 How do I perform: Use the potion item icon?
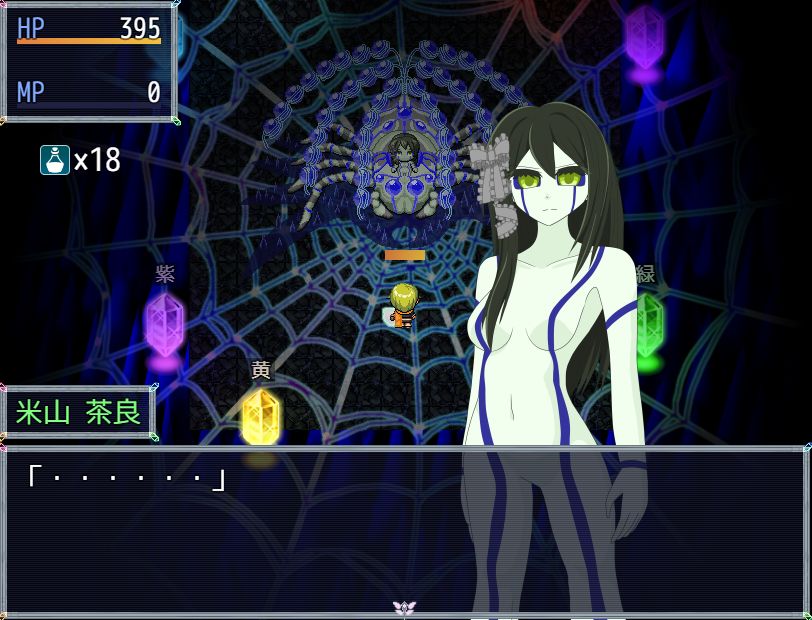(54, 160)
